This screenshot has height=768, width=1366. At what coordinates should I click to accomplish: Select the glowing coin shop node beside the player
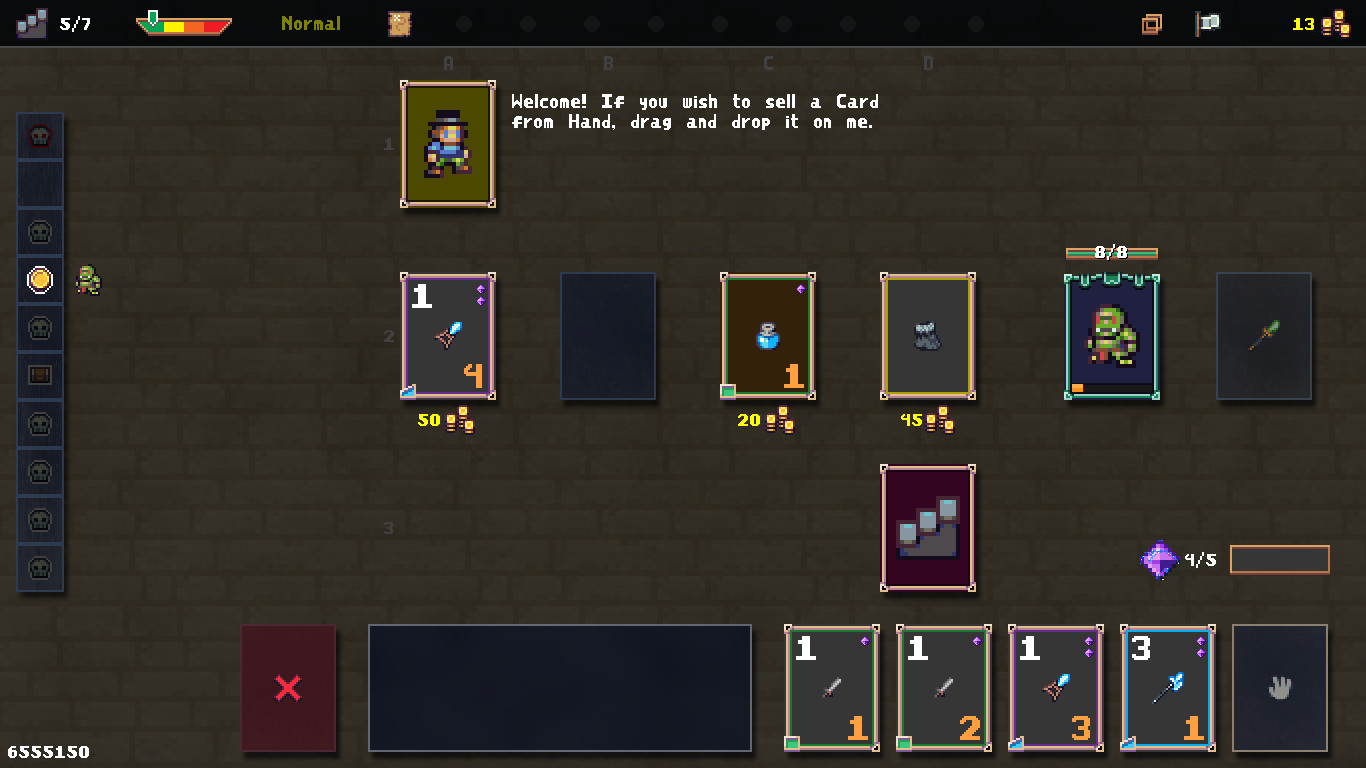pyautogui.click(x=40, y=281)
